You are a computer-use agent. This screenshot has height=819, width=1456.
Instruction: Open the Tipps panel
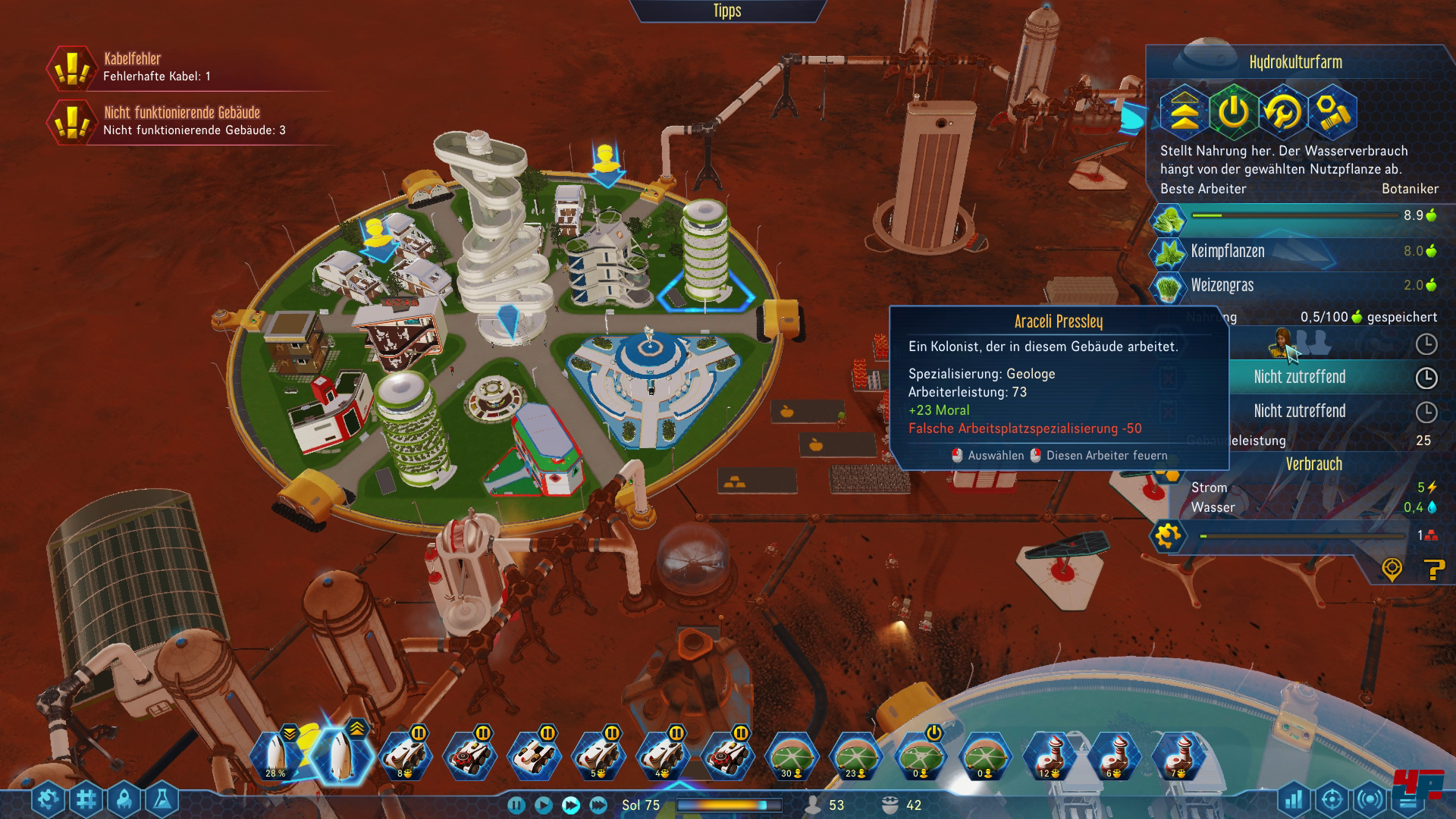pos(726,11)
